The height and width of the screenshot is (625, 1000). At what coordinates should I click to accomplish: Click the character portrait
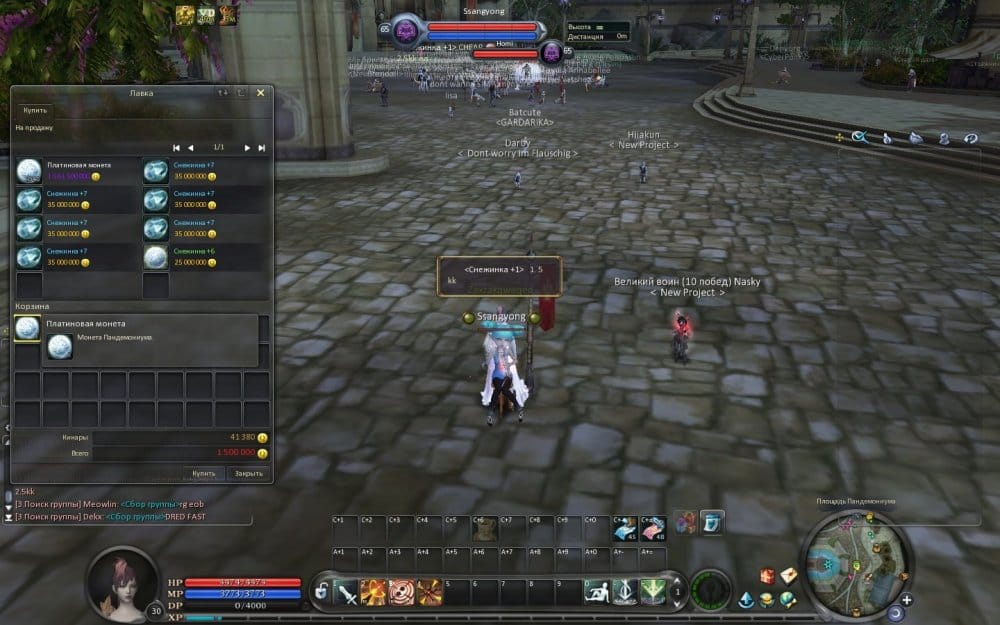(123, 584)
